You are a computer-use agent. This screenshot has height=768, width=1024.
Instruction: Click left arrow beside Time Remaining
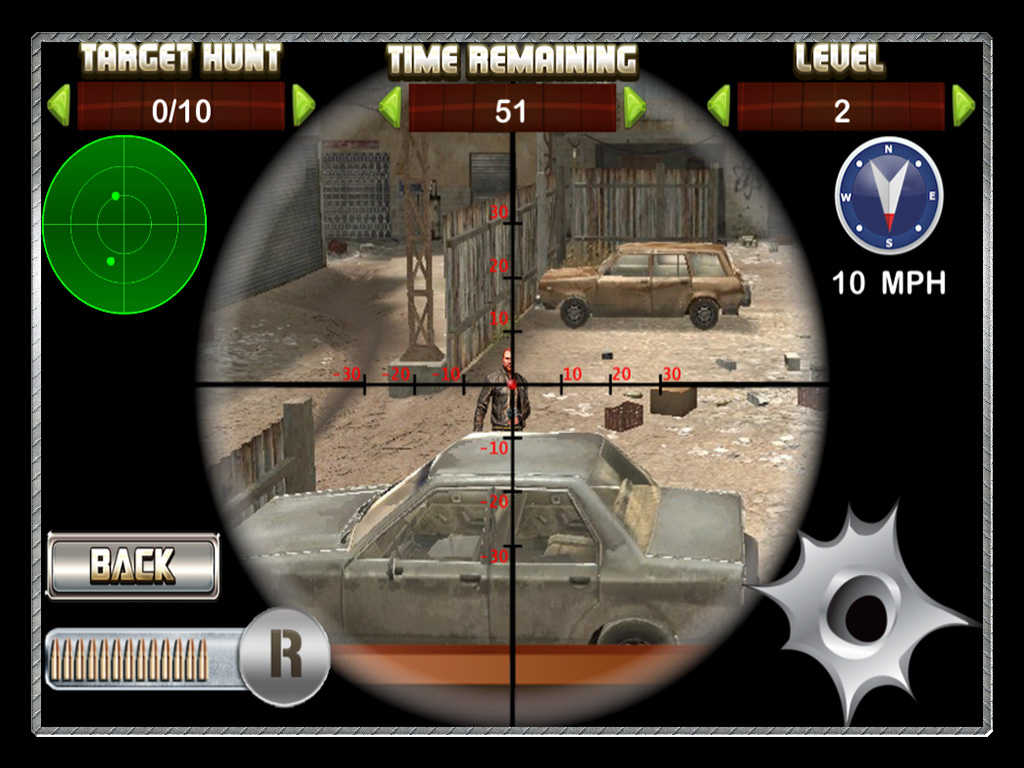point(389,107)
